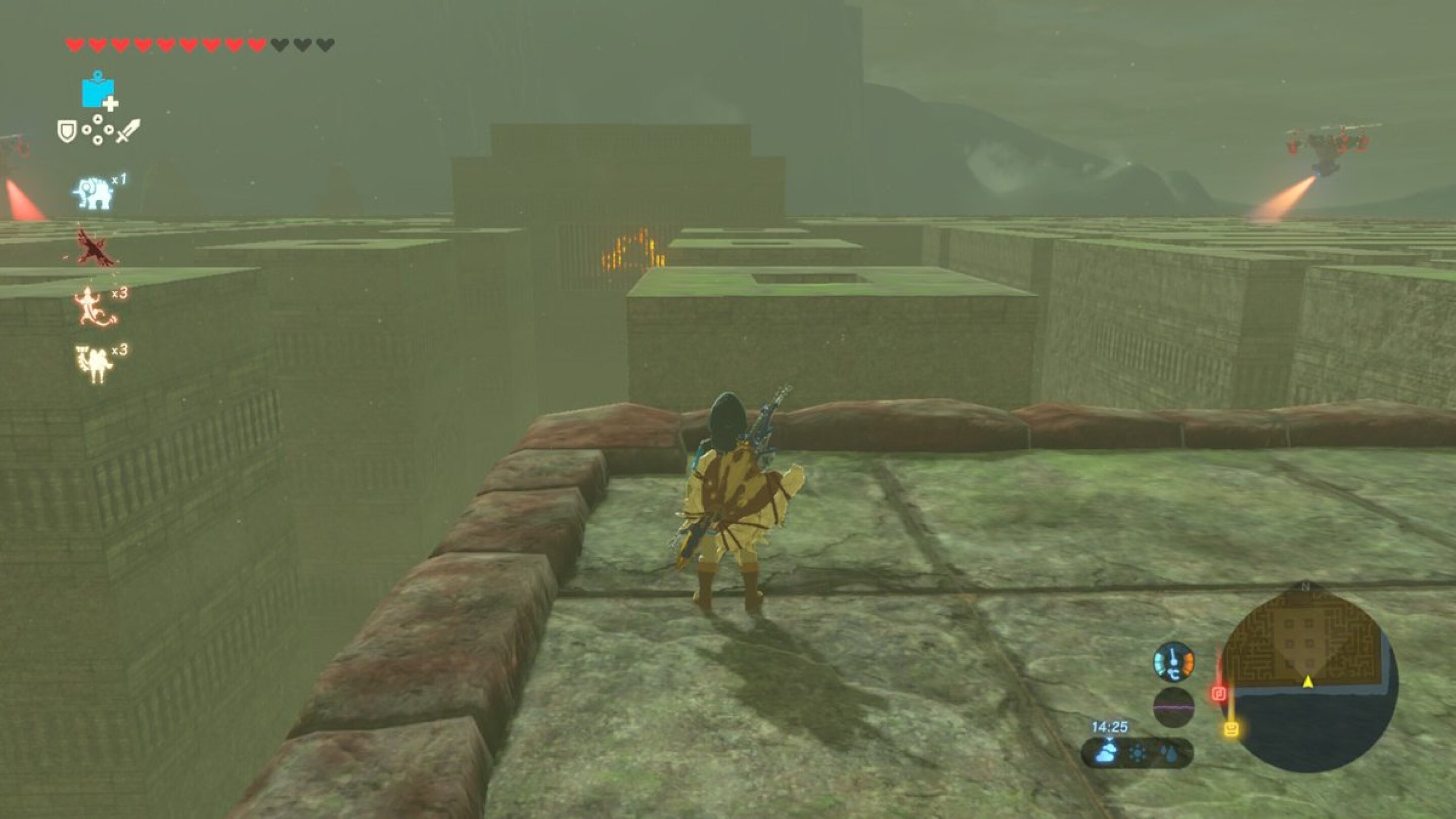Expand the d-pad quick-select wheel
This screenshot has width=1456, height=819.
tap(99, 130)
